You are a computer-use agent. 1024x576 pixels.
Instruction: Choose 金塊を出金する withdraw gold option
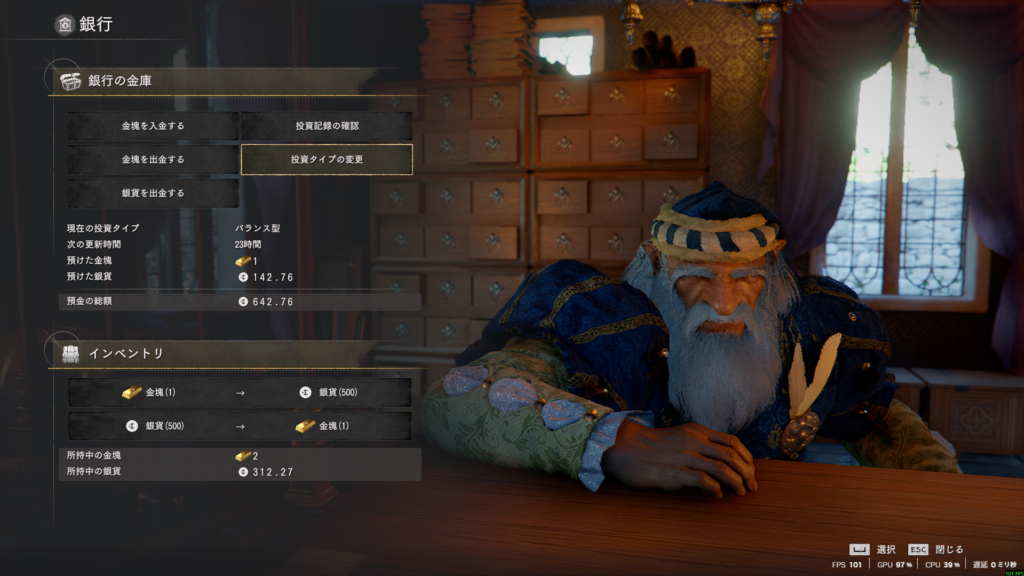pyautogui.click(x=153, y=159)
